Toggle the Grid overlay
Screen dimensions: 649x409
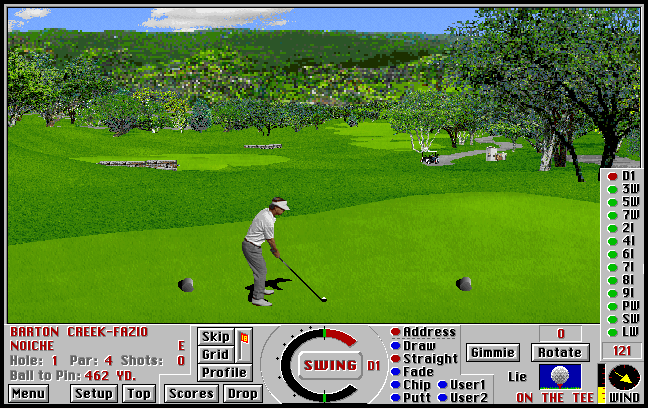[x=216, y=354]
